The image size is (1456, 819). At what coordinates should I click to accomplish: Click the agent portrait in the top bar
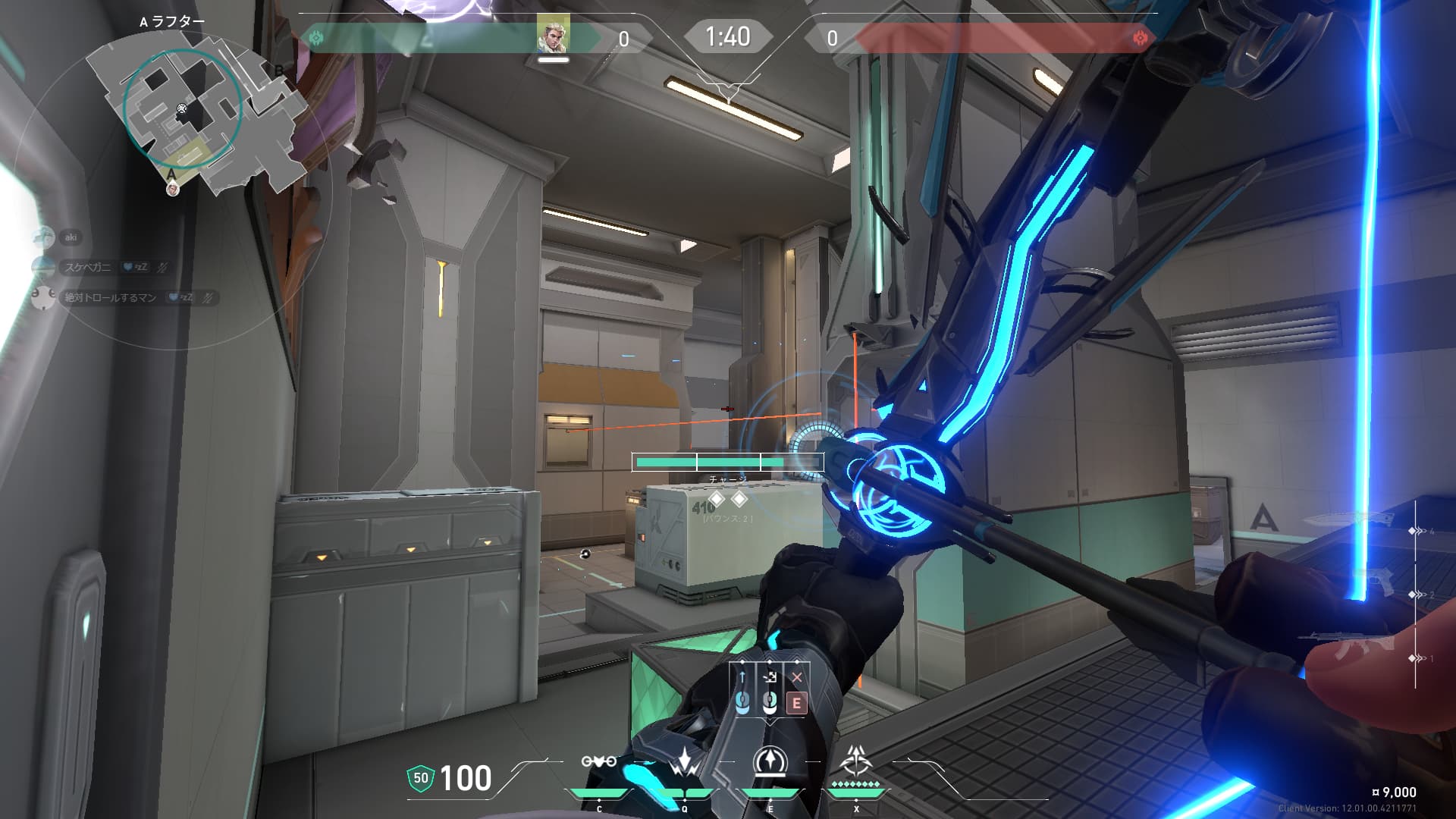(553, 34)
